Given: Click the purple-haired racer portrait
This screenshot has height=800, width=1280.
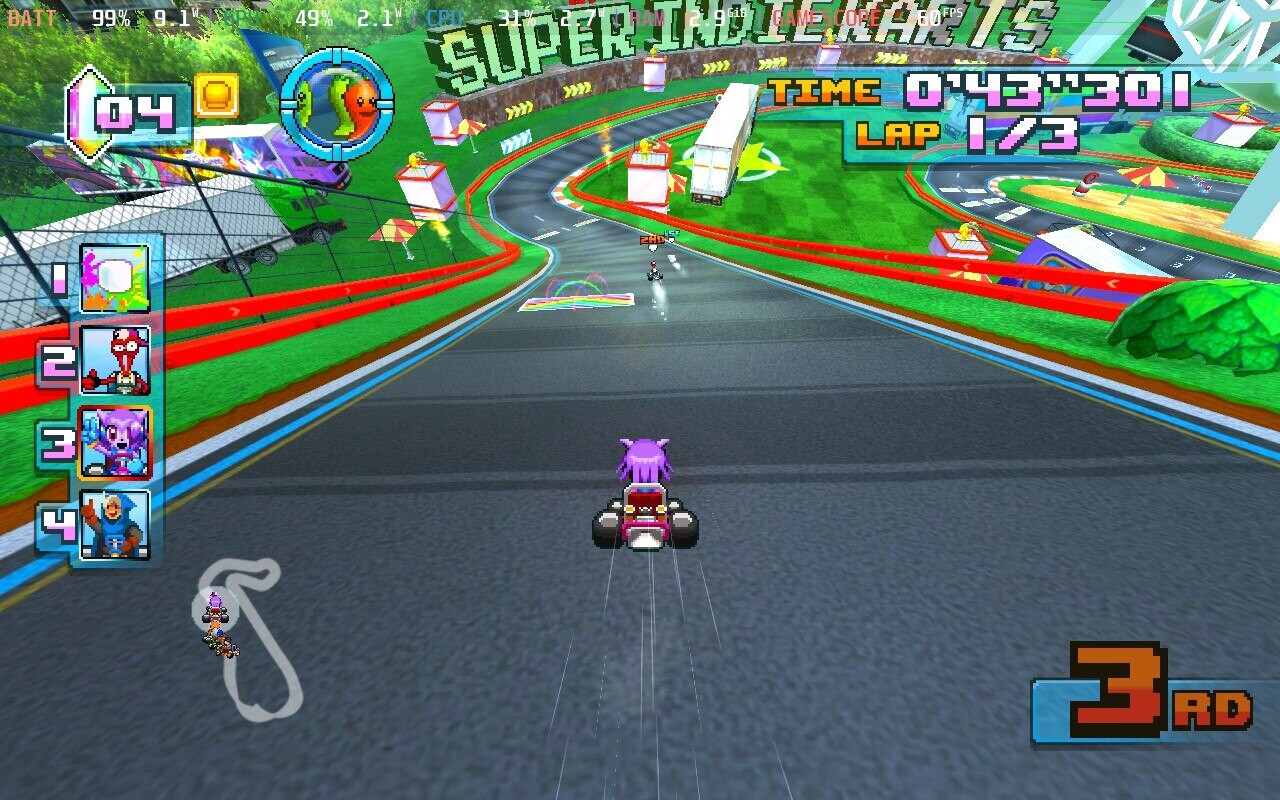Looking at the screenshot, I should (115, 442).
